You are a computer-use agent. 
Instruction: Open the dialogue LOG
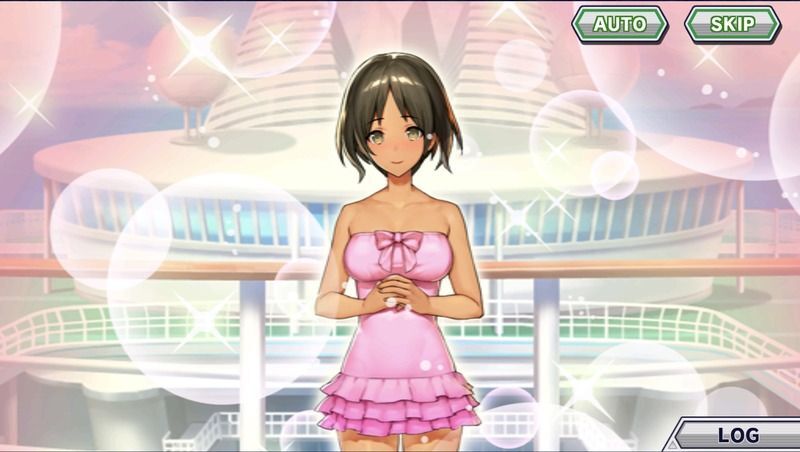point(738,435)
